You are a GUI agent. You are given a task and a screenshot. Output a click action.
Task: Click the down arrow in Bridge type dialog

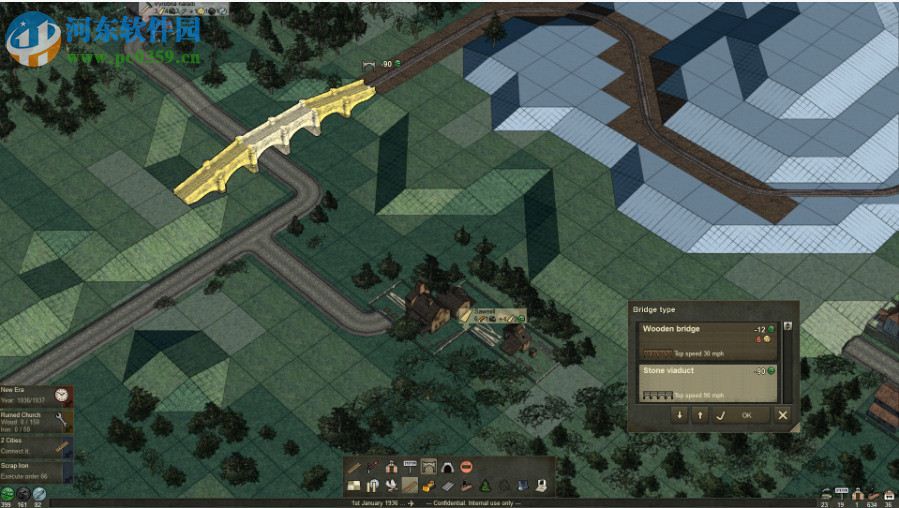(680, 415)
